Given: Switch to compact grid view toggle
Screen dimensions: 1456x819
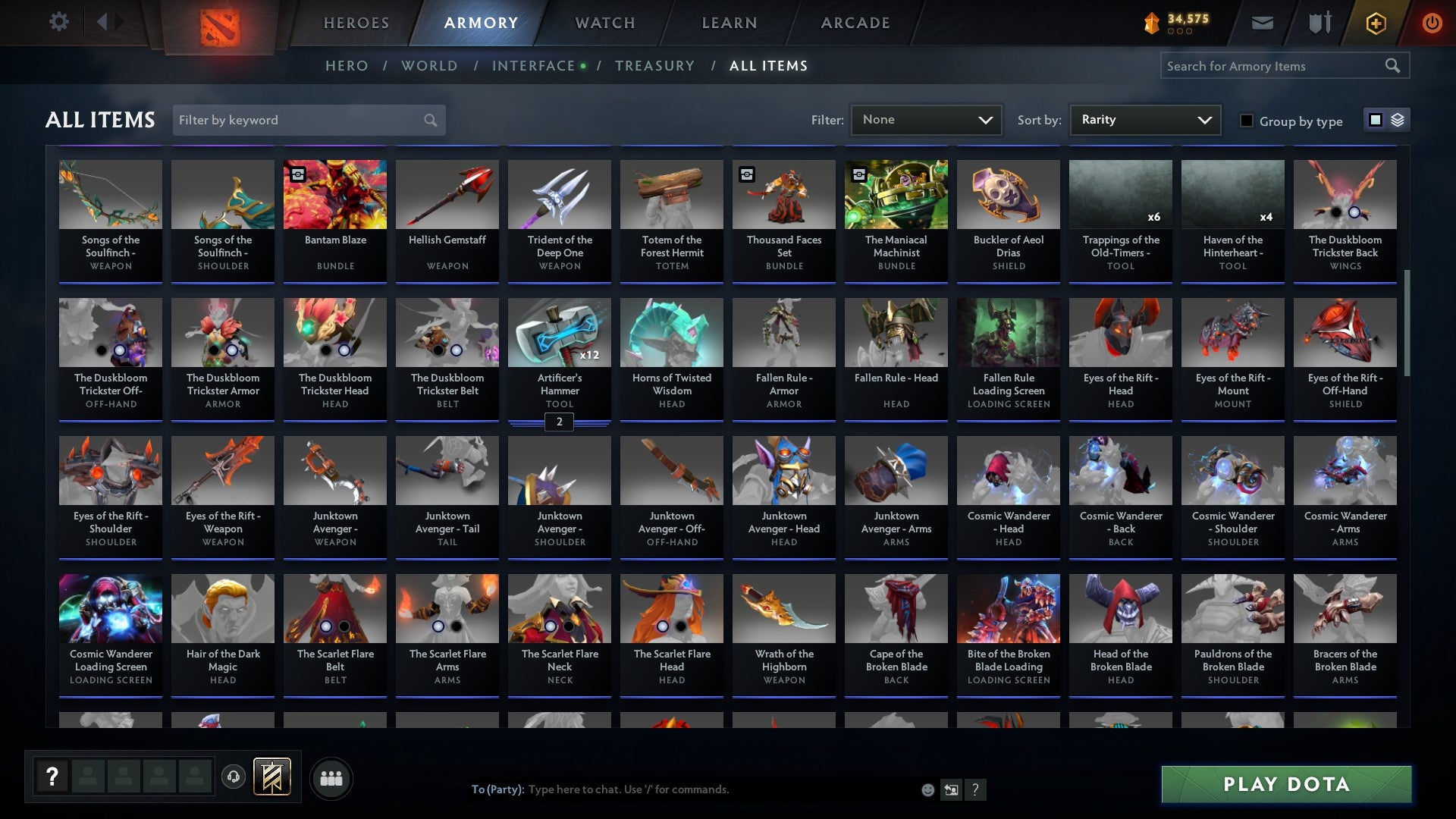Looking at the screenshot, I should pos(1375,120).
